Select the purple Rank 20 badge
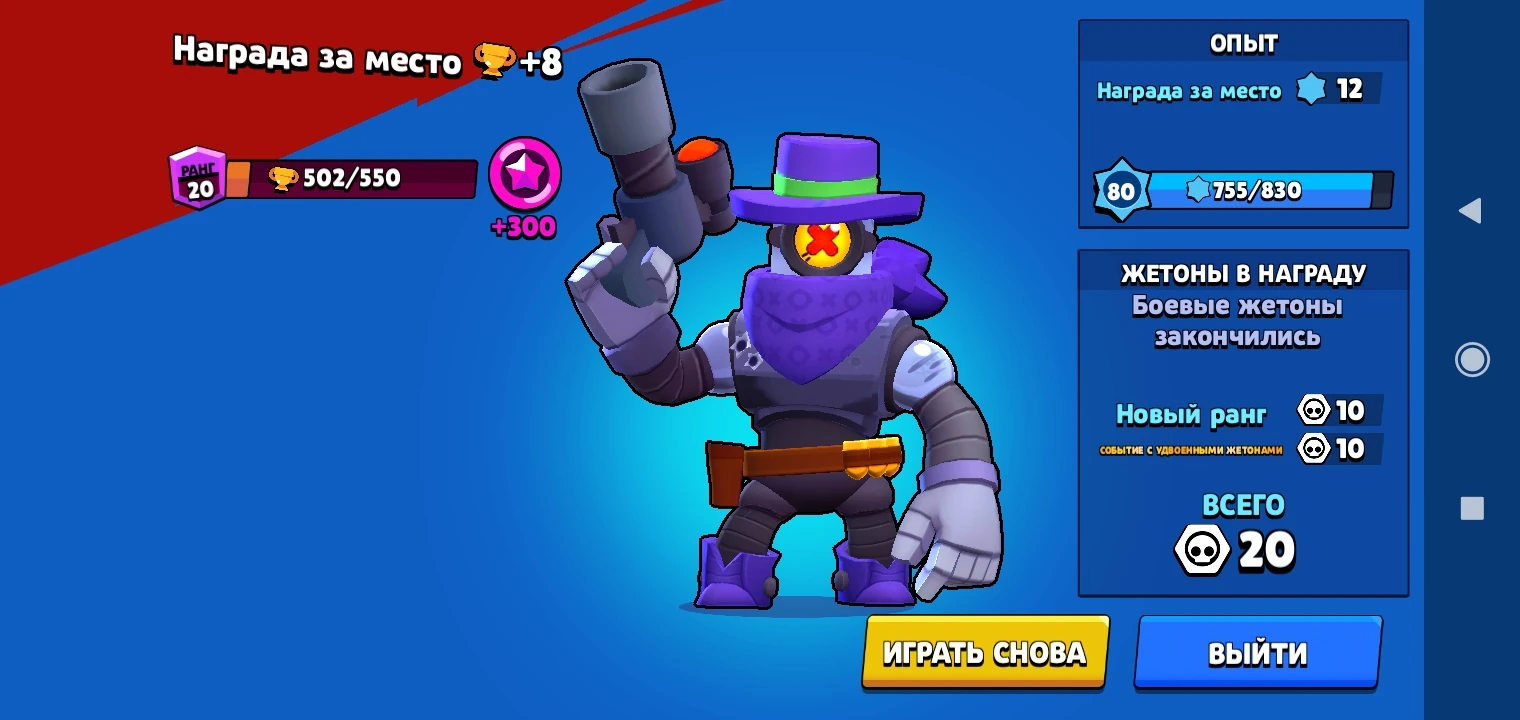 tap(198, 178)
